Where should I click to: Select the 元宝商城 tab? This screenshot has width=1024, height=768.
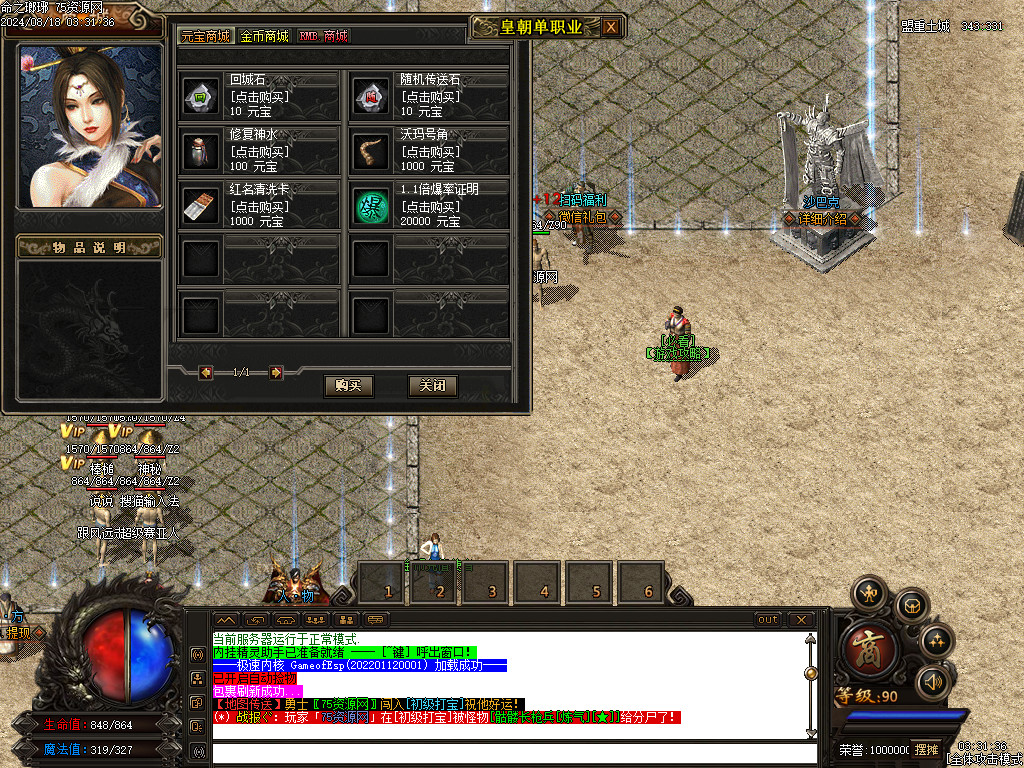coord(206,36)
